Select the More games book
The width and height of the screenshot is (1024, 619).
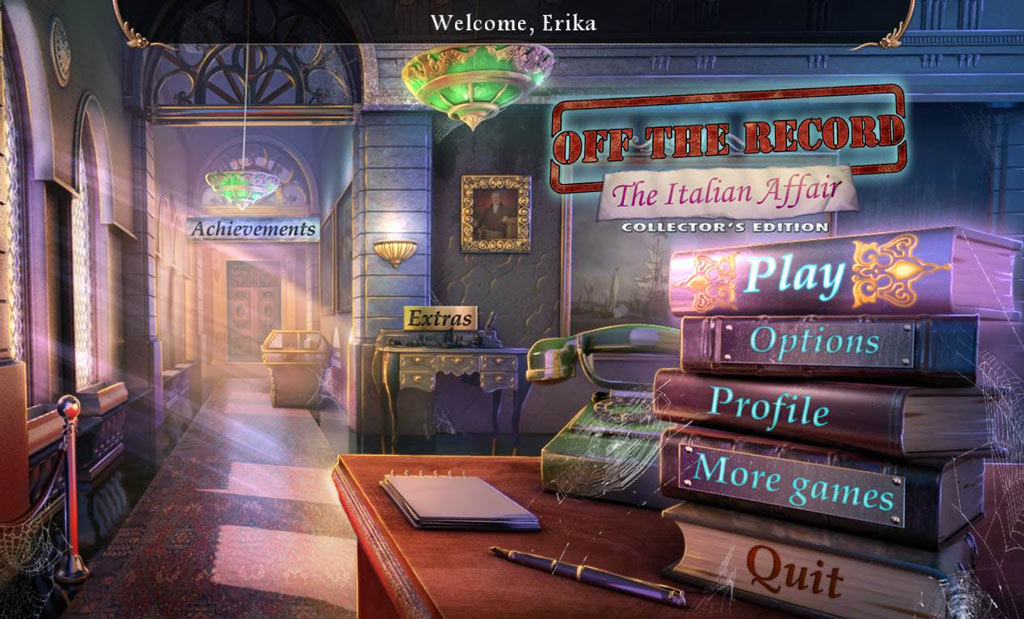[x=793, y=480]
